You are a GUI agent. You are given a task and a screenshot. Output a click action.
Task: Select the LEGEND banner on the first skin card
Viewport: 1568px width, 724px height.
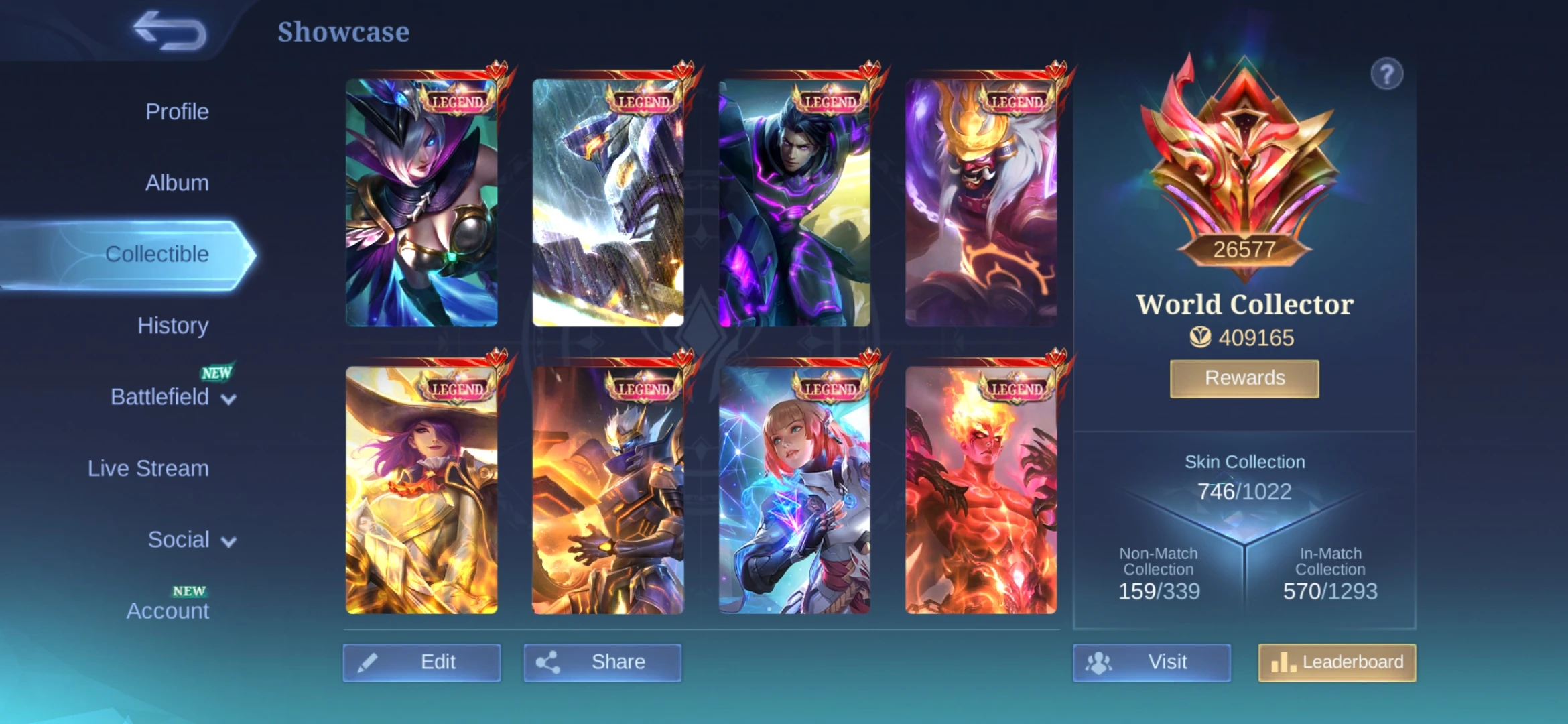coord(458,100)
